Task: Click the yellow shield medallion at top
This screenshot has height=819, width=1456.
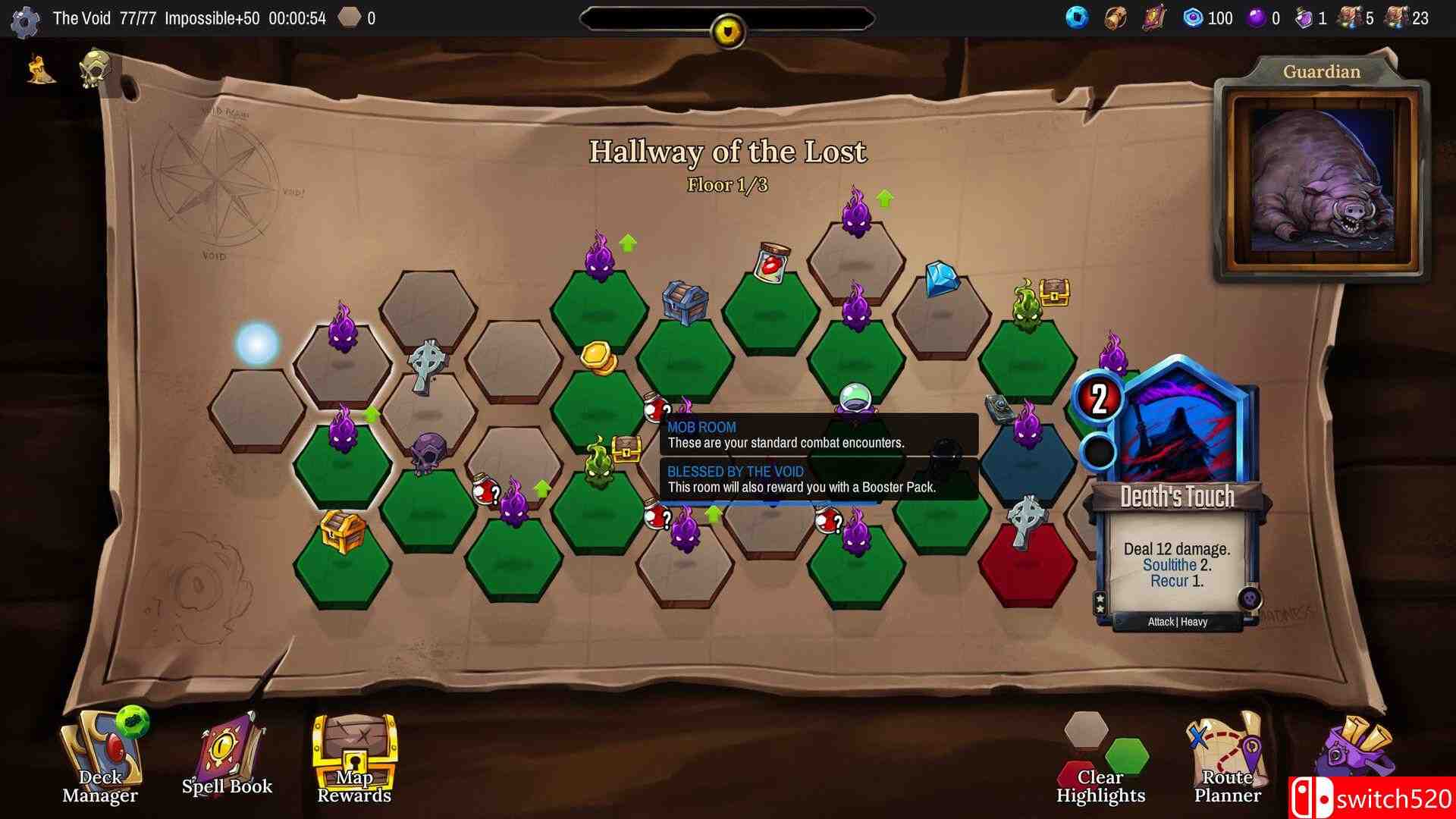Action: click(x=728, y=30)
